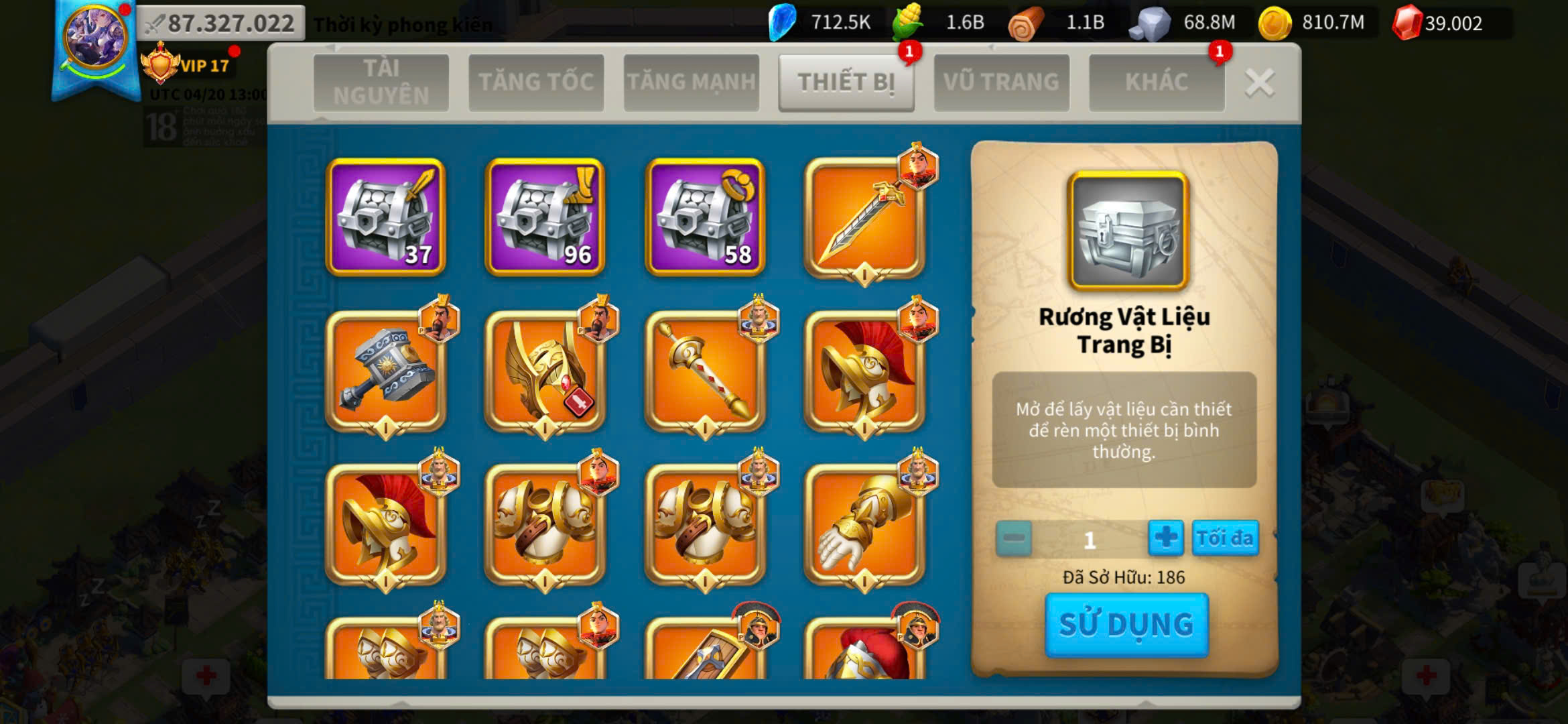Viewport: 1568px width, 724px height.
Task: Open the TĂNG TỐC tab
Action: point(536,82)
